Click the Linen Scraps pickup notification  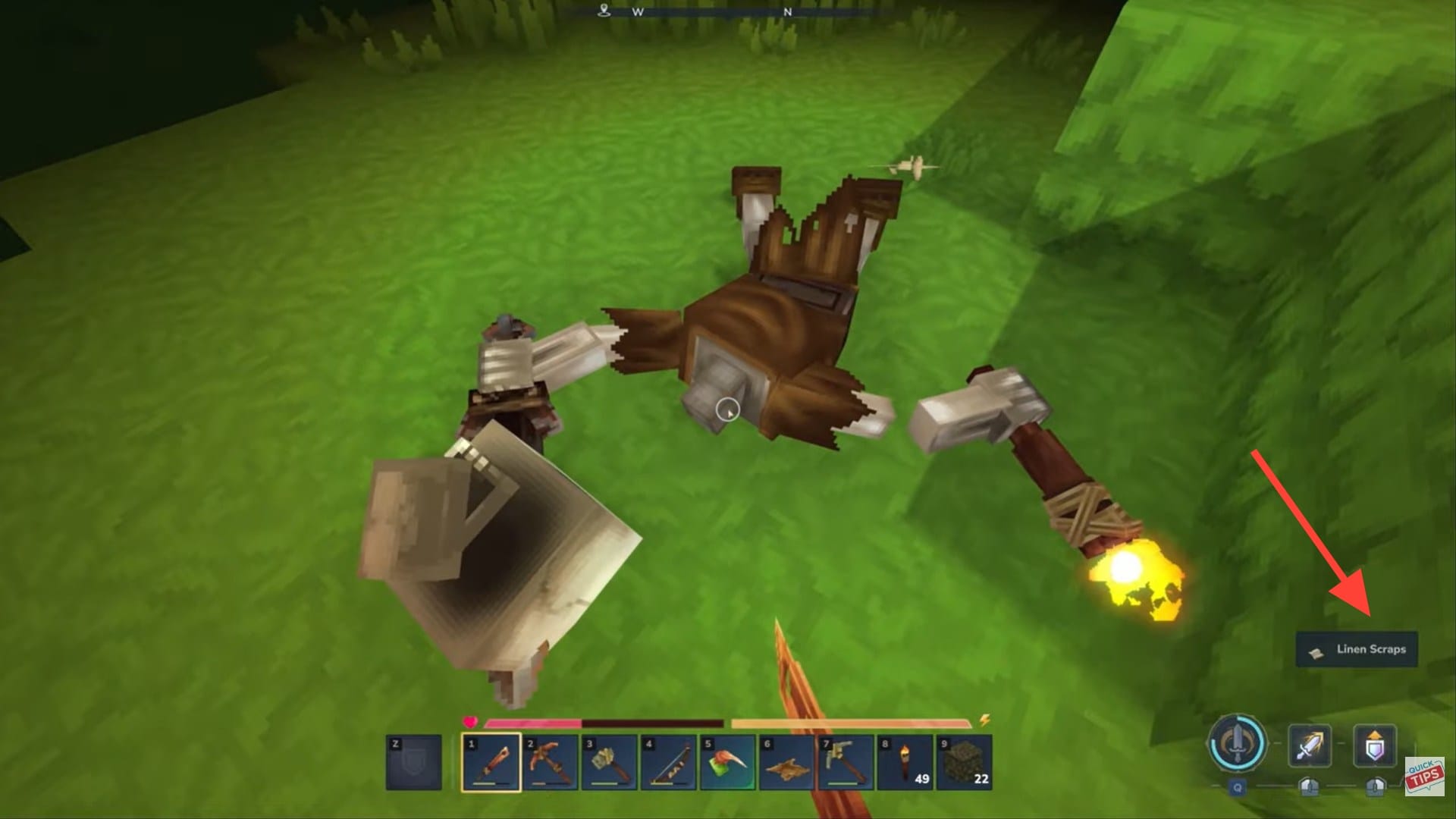(x=1356, y=649)
